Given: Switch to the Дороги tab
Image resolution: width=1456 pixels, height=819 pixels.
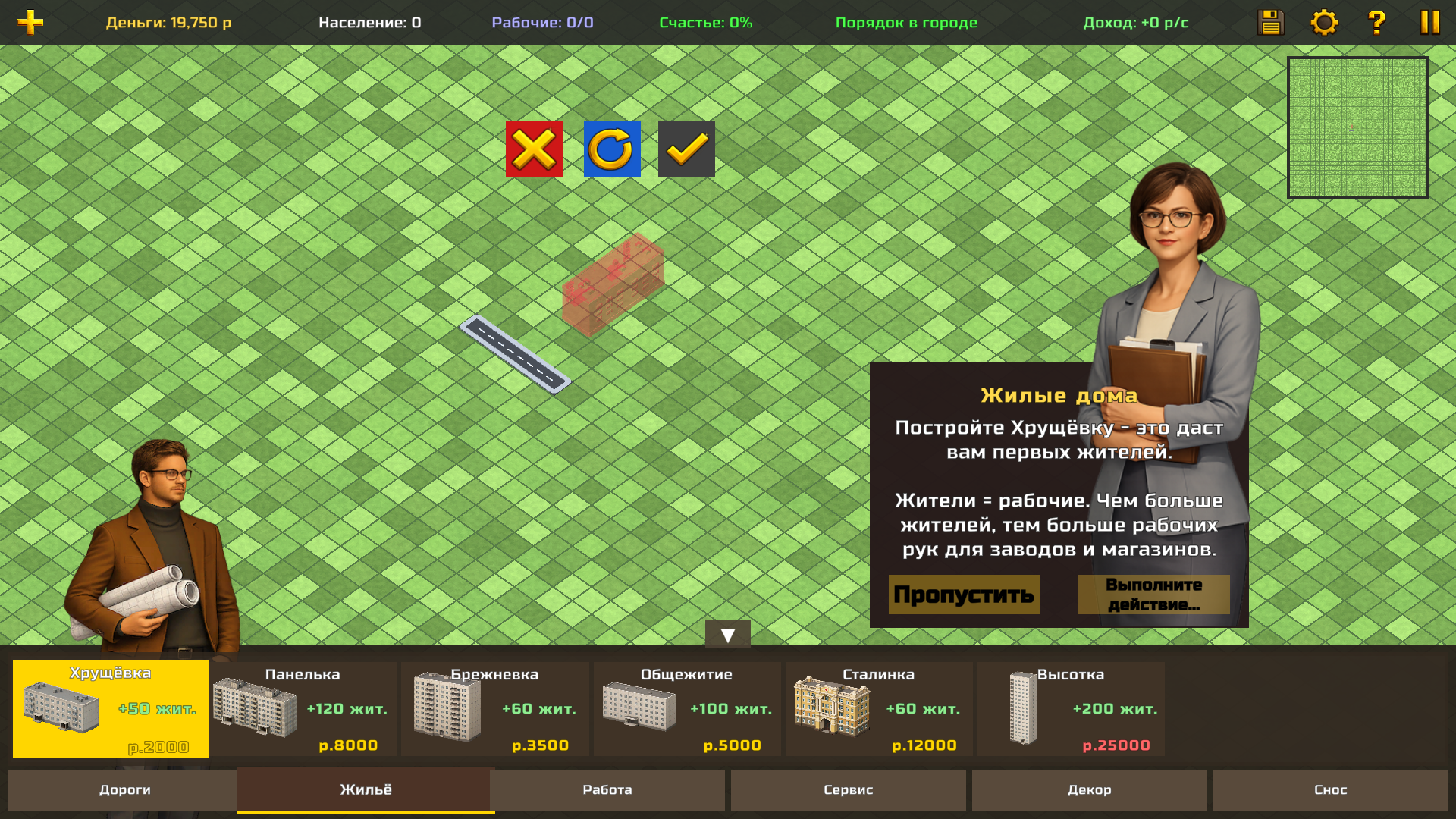Looking at the screenshot, I should pyautogui.click(x=125, y=789).
